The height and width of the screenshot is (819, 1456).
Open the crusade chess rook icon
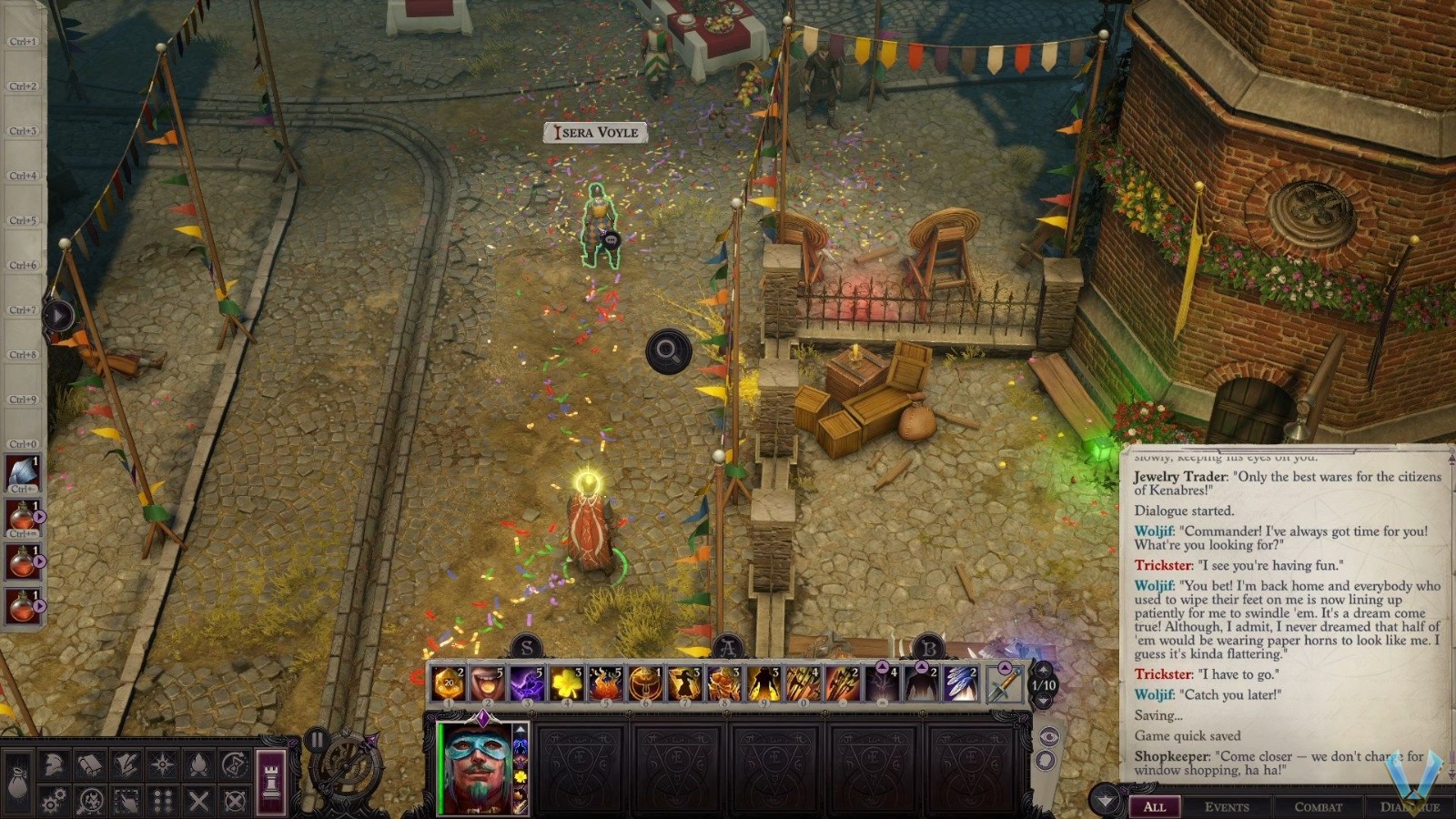pyautogui.click(x=271, y=781)
